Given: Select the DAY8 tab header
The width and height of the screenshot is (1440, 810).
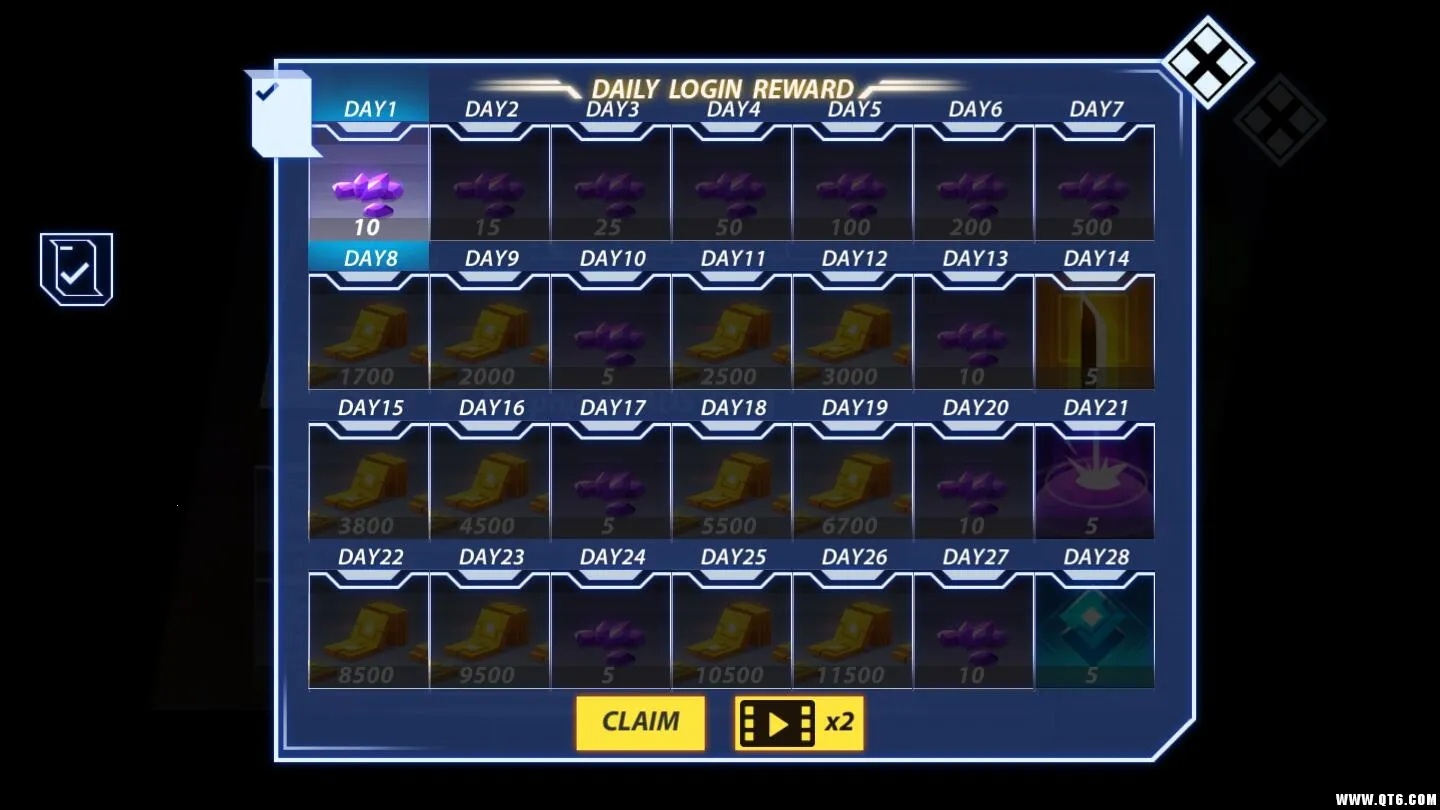Looking at the screenshot, I should [370, 256].
